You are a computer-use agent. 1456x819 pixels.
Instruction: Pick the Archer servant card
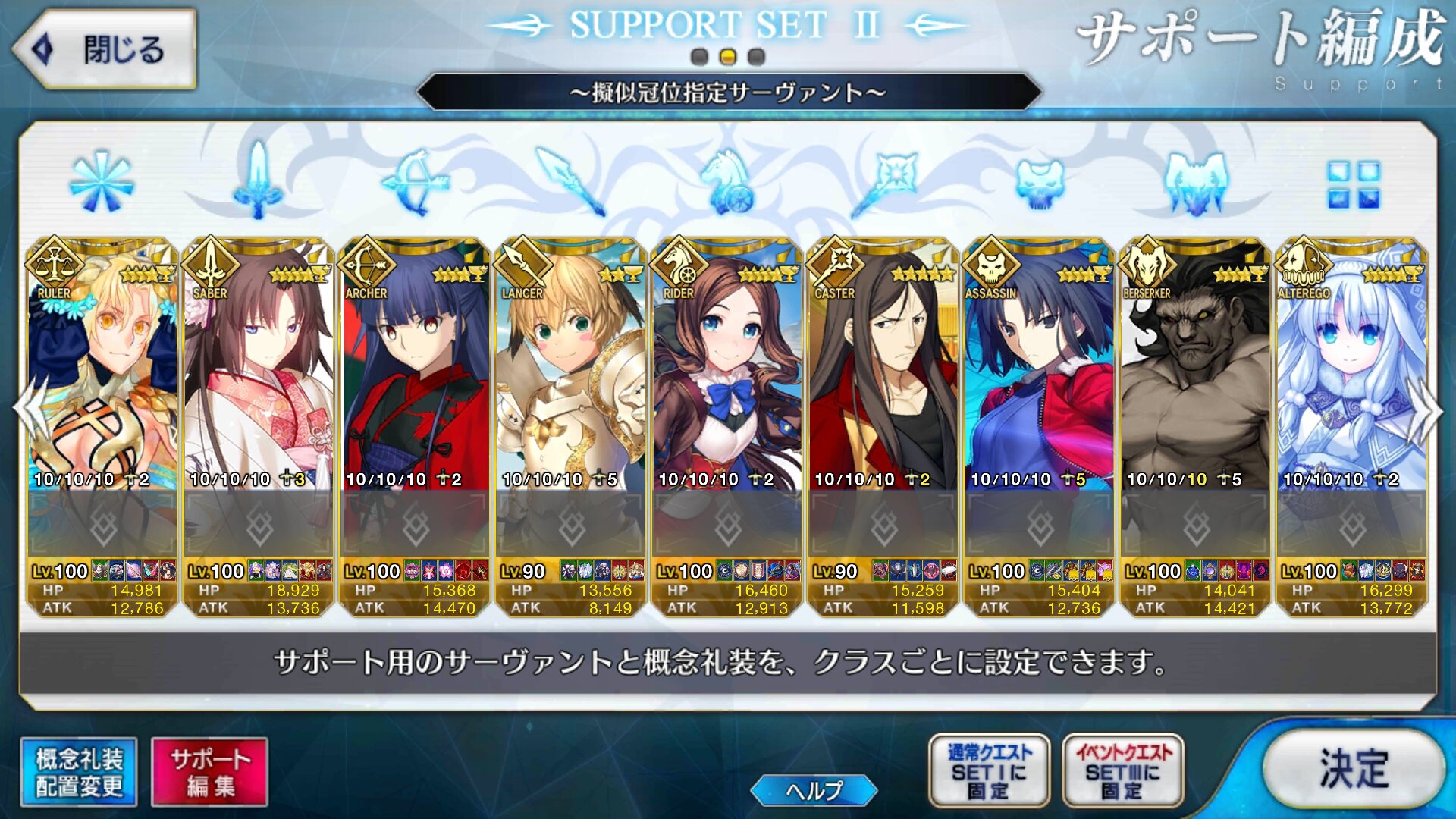pos(415,379)
